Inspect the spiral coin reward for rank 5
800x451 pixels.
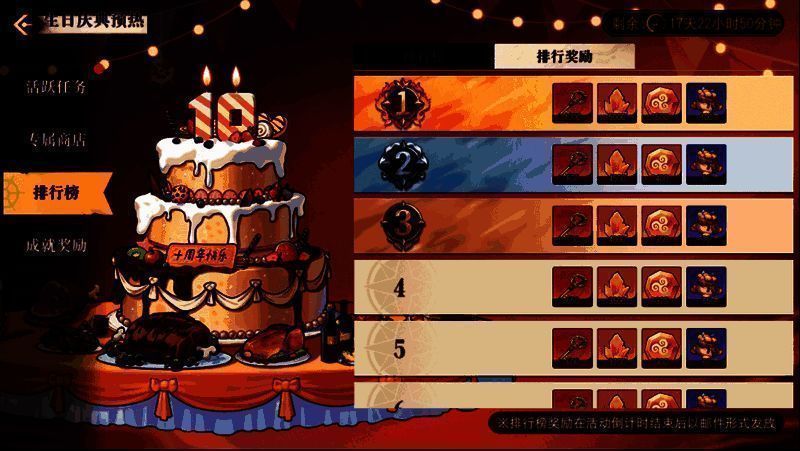[x=661, y=348]
